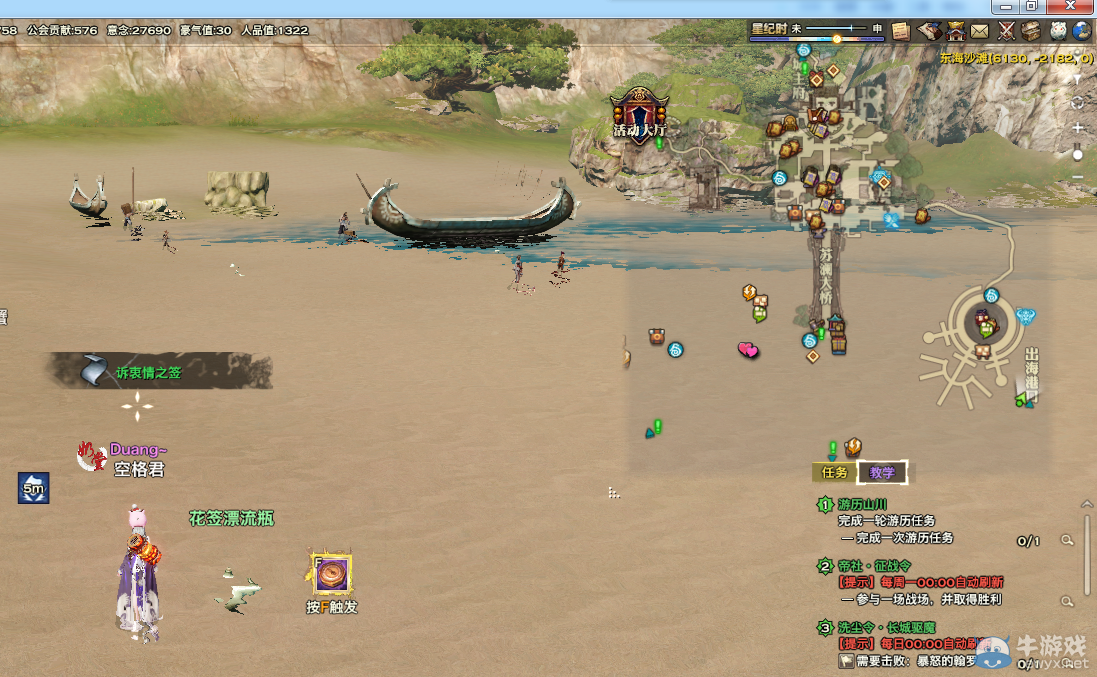Click the 5m buff icon
Viewport: 1097px width, 677px height.
coord(33,488)
